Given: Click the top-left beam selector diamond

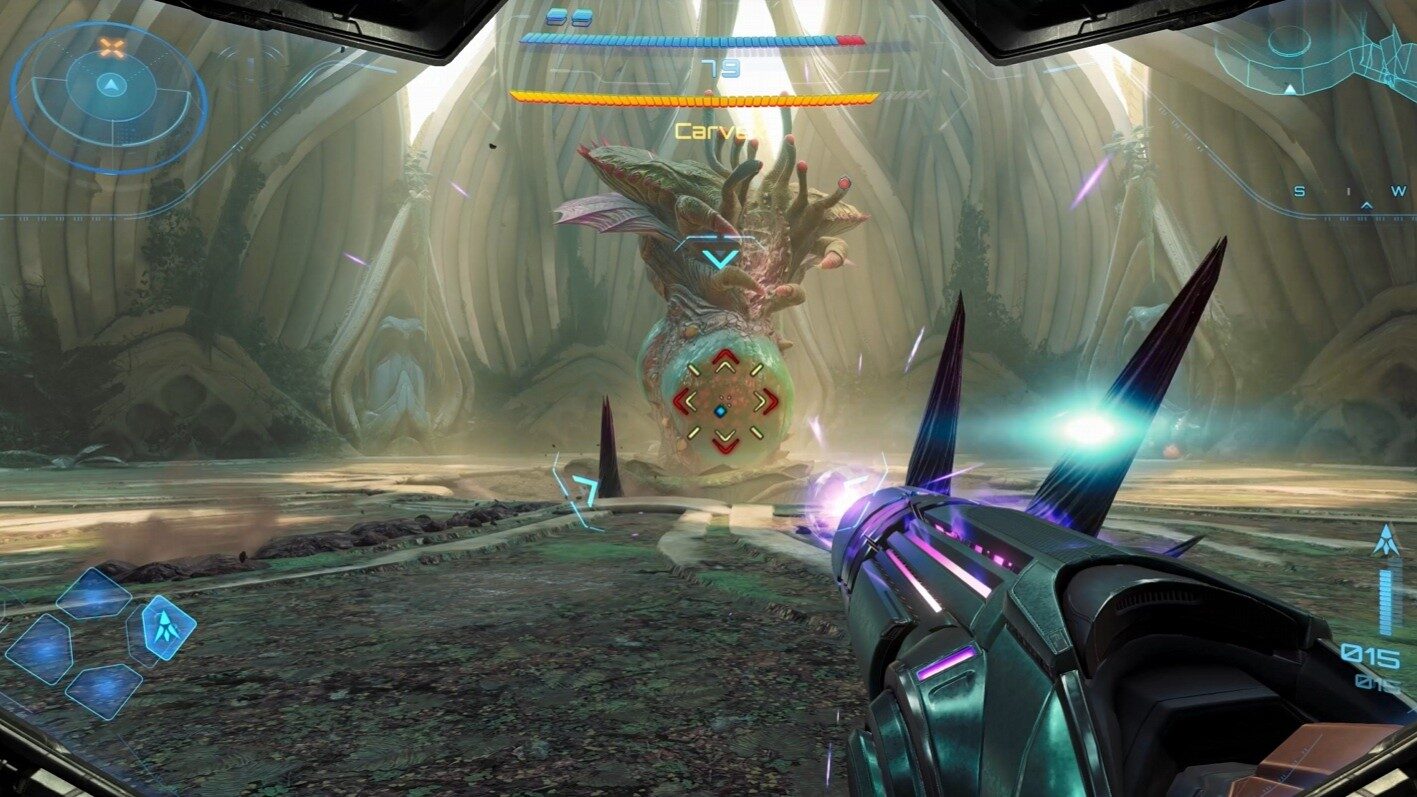Looking at the screenshot, I should pos(95,590).
